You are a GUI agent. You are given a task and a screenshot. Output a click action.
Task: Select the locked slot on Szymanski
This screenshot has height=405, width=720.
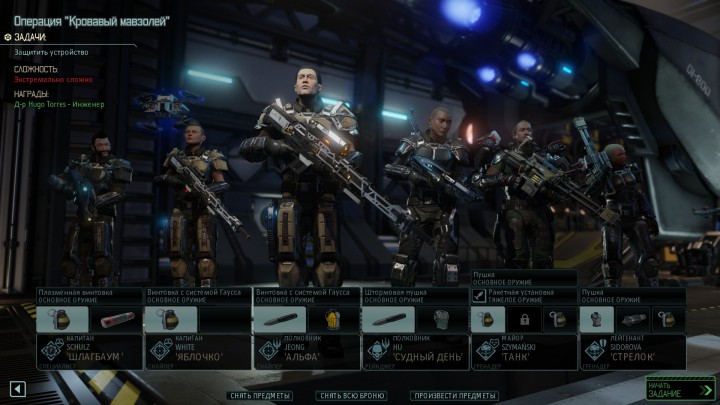click(523, 319)
